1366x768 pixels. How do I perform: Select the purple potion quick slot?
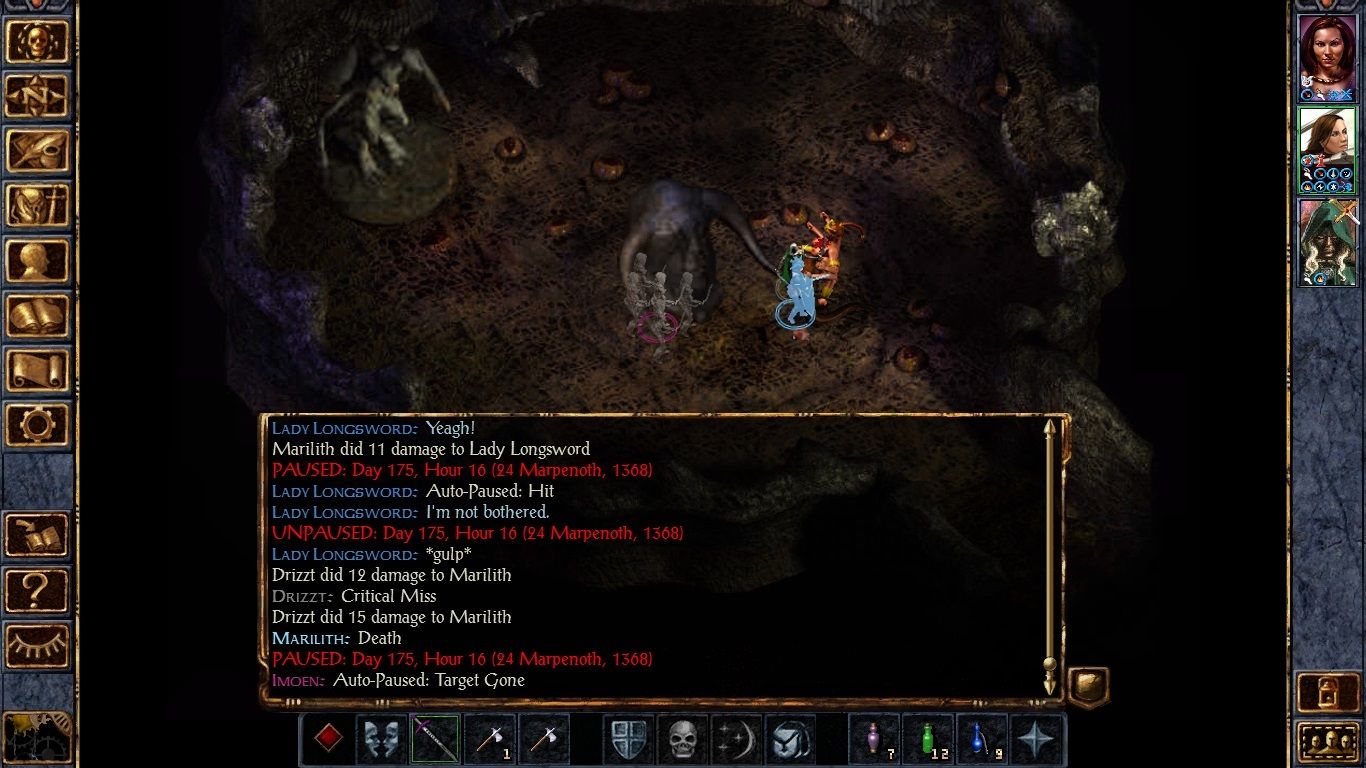[875, 739]
